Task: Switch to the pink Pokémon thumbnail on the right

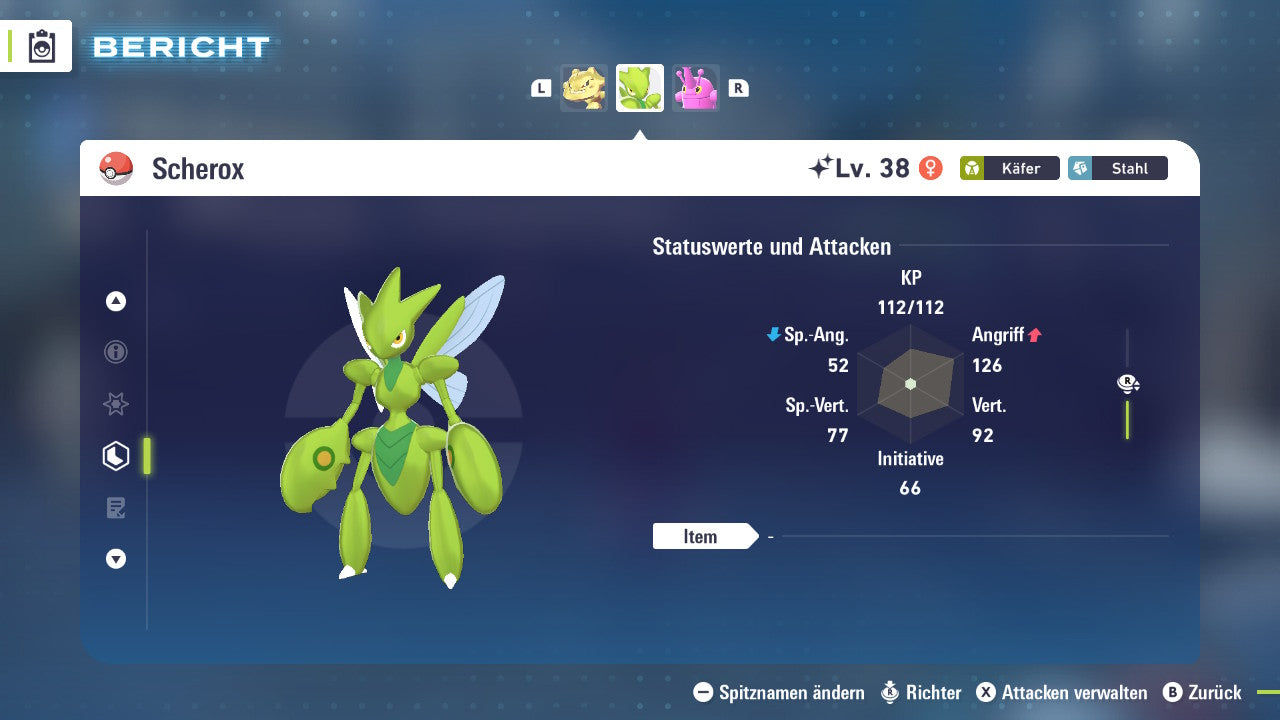Action: coord(695,87)
